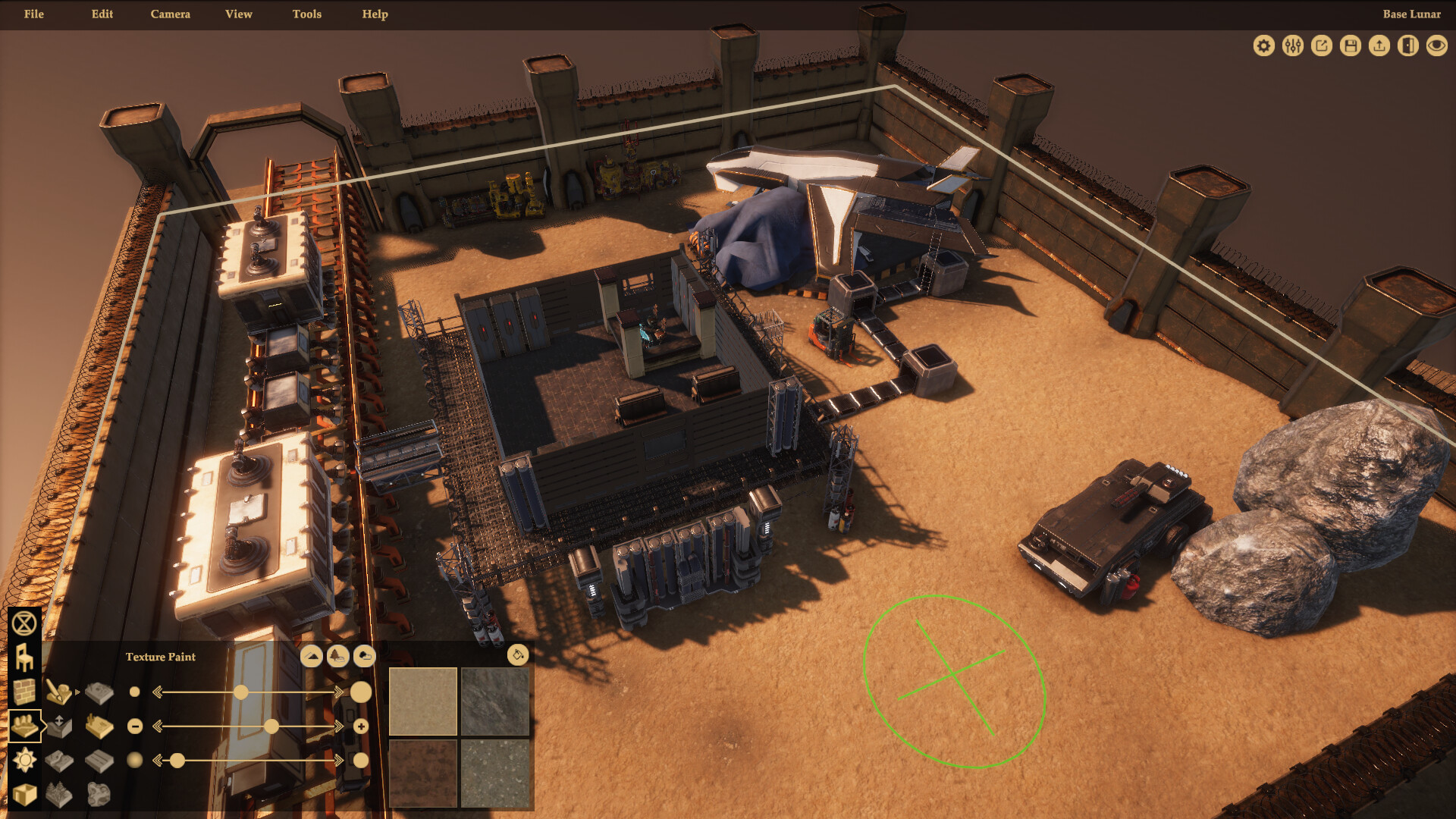1456x819 pixels.
Task: Select the chair props placement tool
Action: point(24,658)
